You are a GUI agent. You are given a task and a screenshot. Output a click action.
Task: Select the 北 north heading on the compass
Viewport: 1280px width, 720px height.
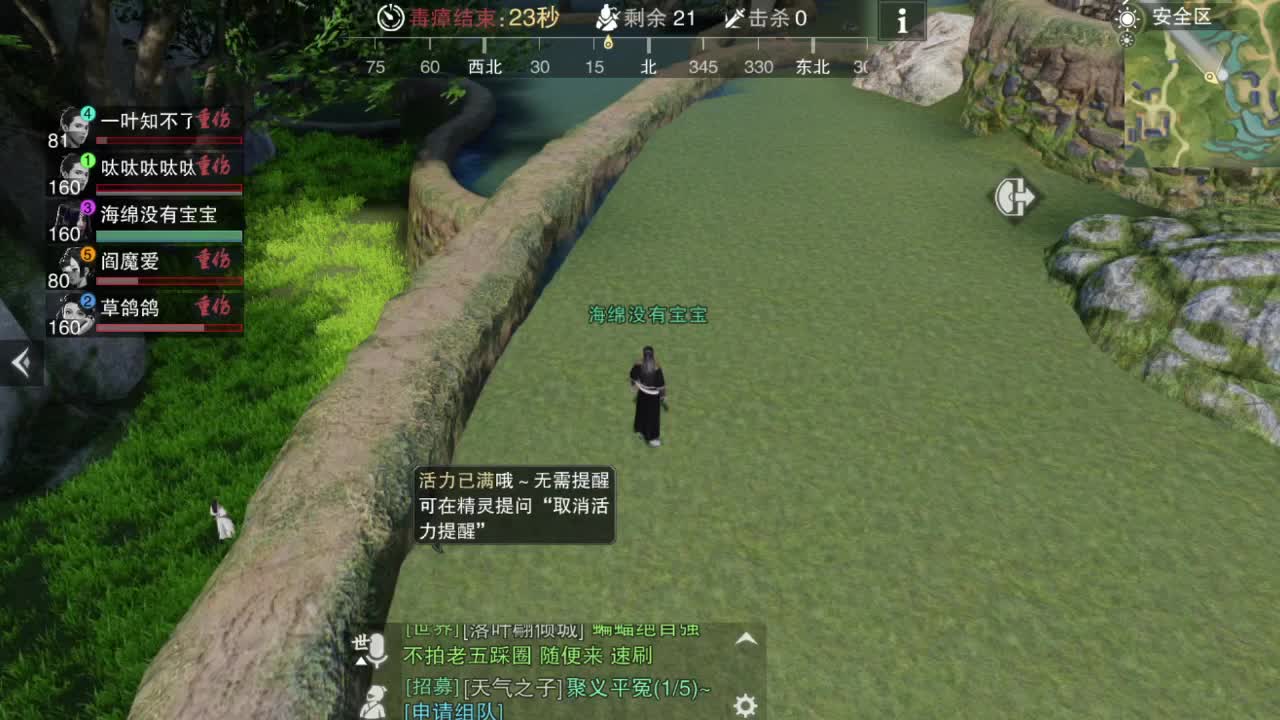[x=647, y=68]
